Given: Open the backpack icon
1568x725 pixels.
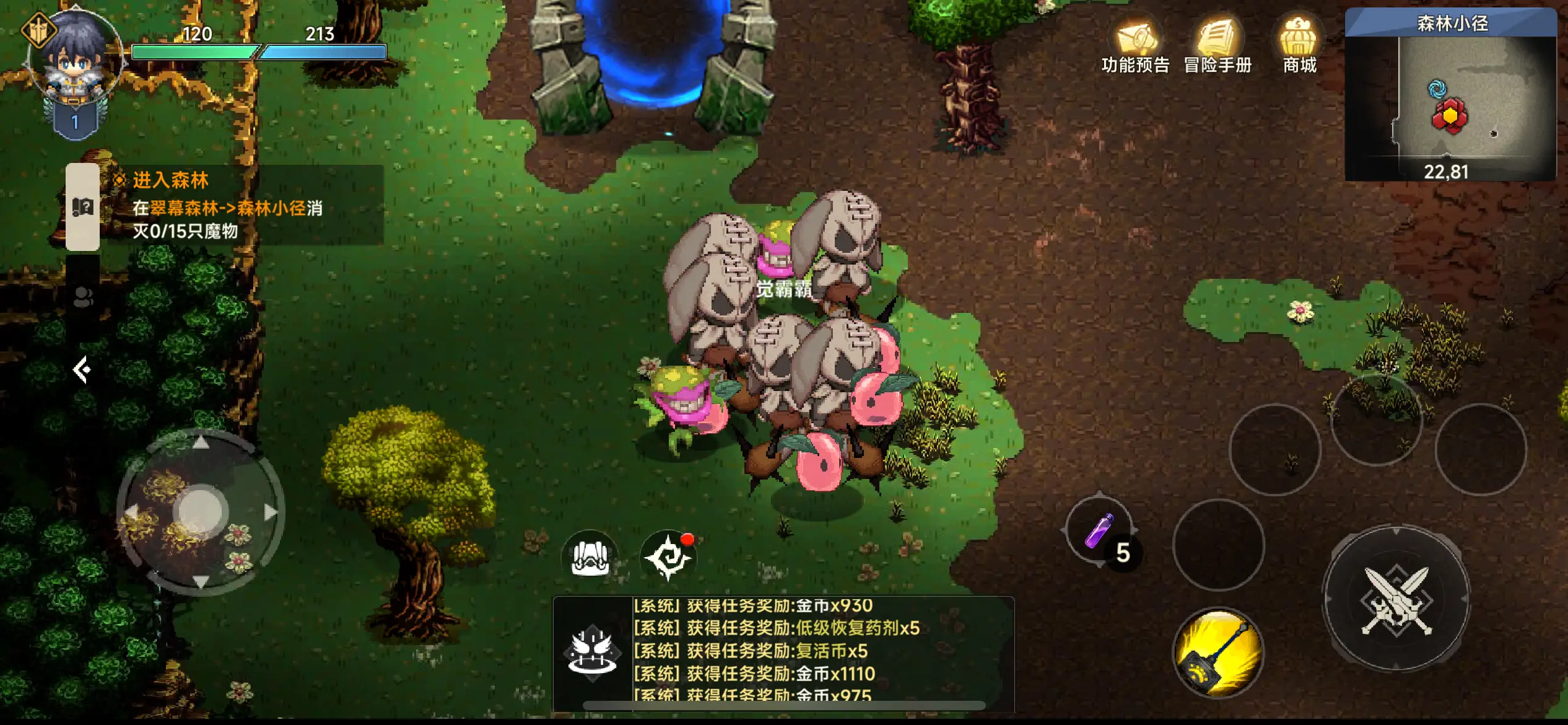Looking at the screenshot, I should tap(590, 556).
